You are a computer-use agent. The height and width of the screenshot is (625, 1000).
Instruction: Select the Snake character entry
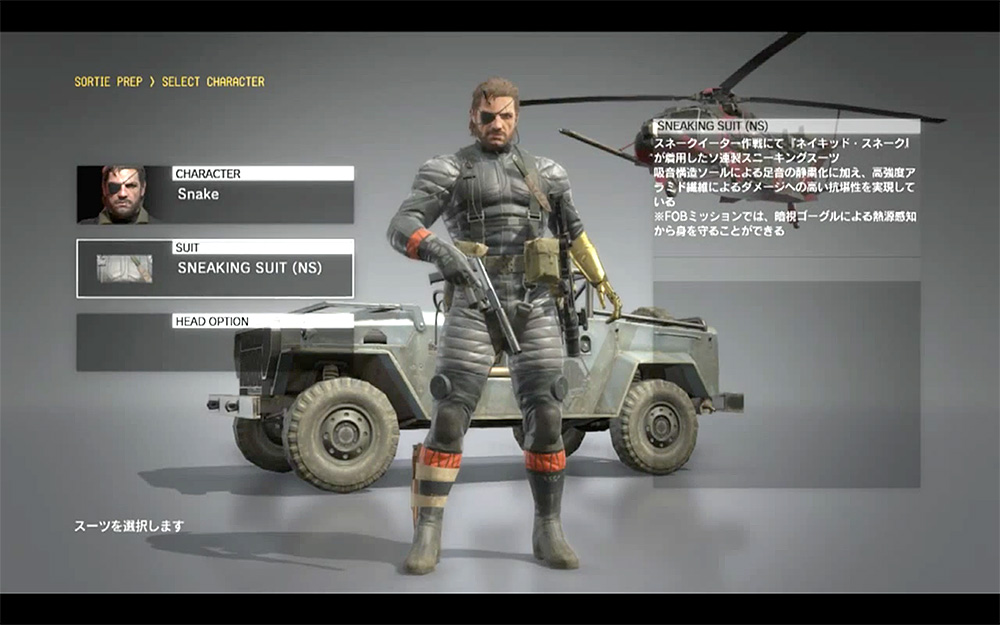262,194
